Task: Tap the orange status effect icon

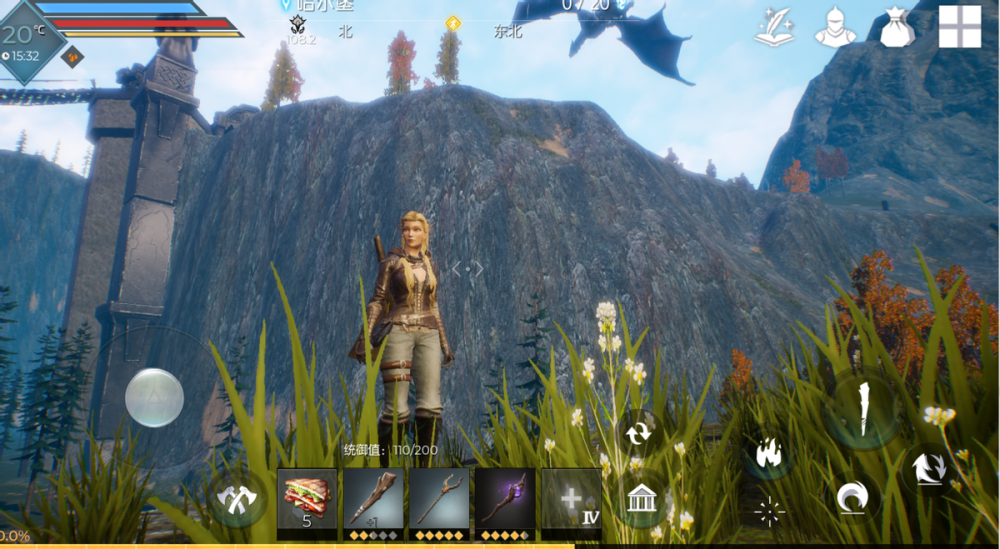Action: [x=73, y=56]
